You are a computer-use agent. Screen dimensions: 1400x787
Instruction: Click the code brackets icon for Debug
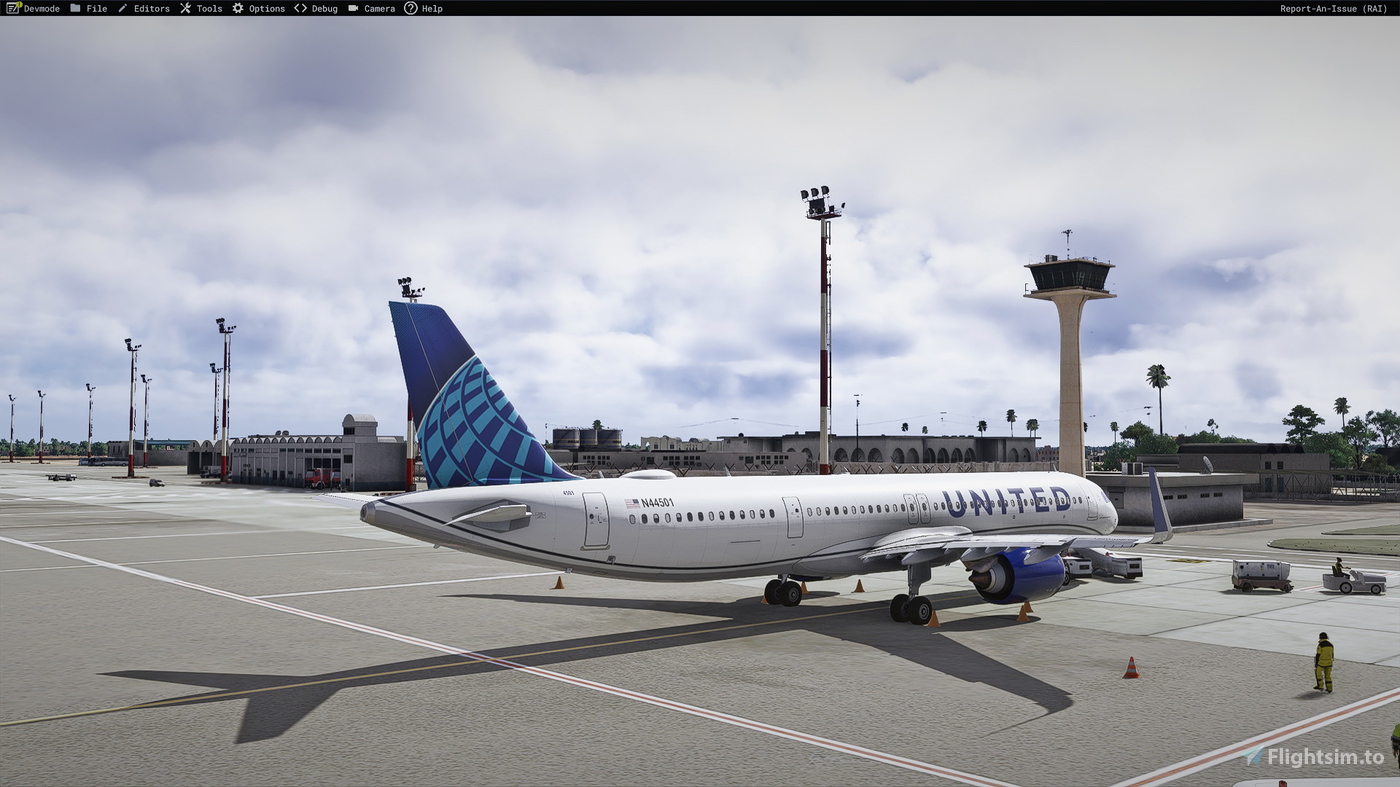[299, 8]
